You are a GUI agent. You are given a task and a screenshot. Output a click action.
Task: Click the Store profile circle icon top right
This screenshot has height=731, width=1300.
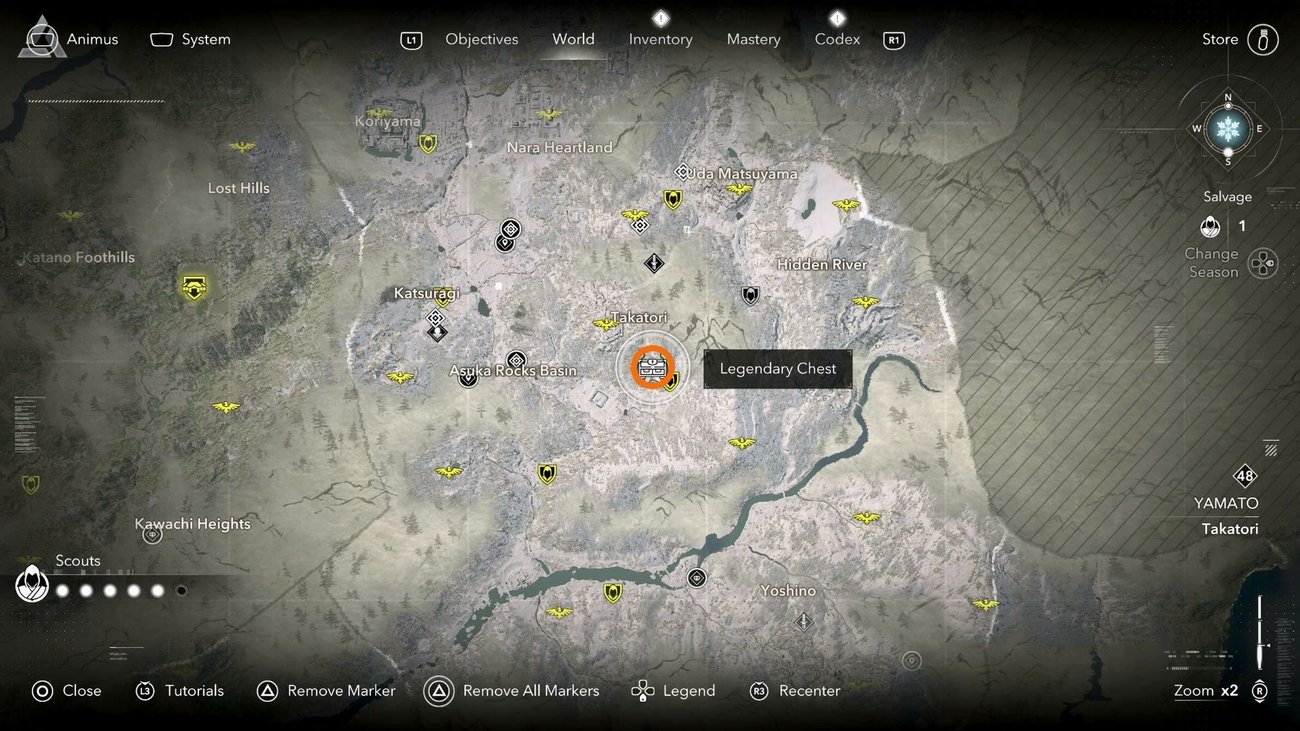point(1263,39)
